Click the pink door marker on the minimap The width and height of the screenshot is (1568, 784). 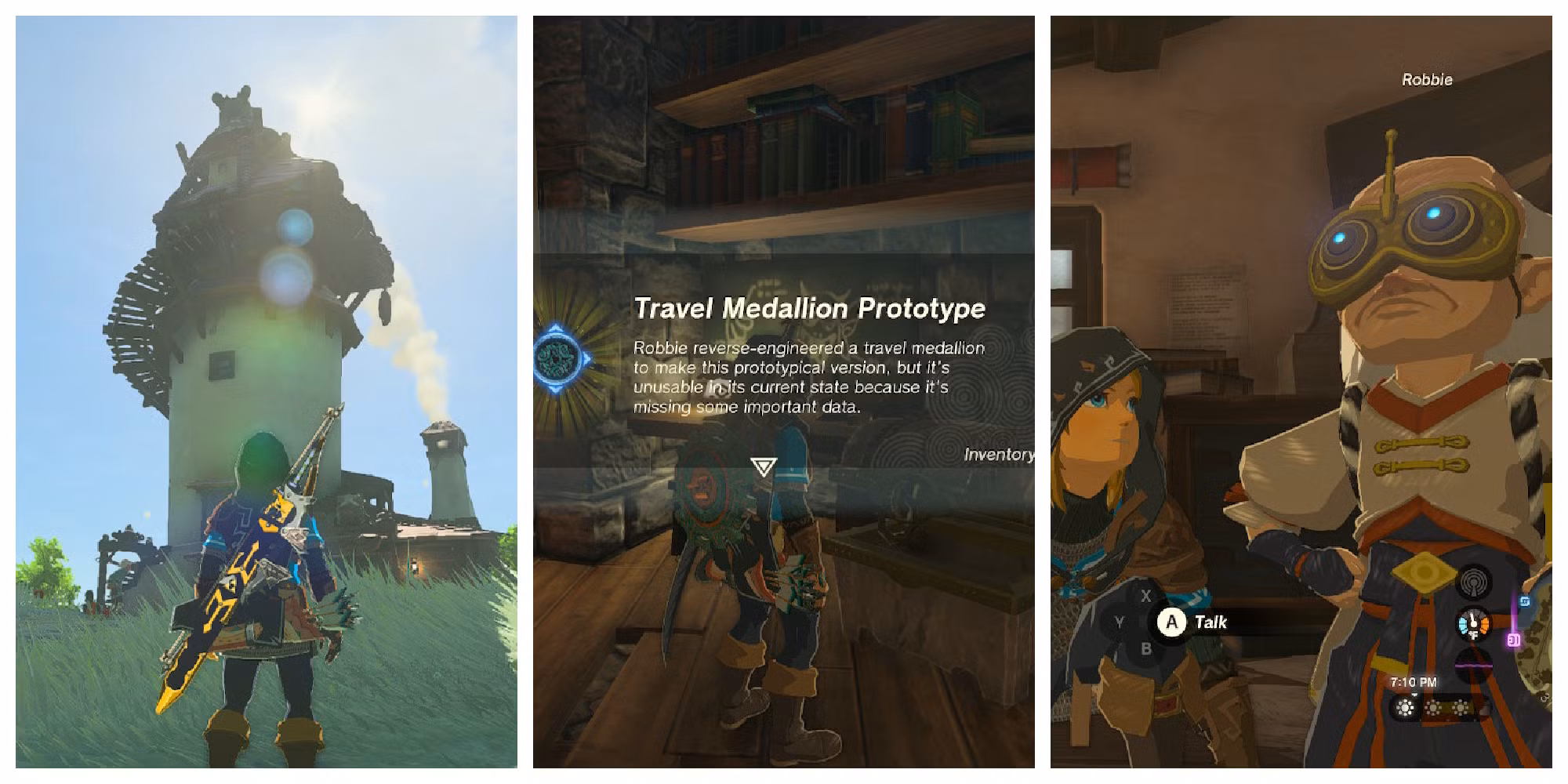pos(1513,640)
